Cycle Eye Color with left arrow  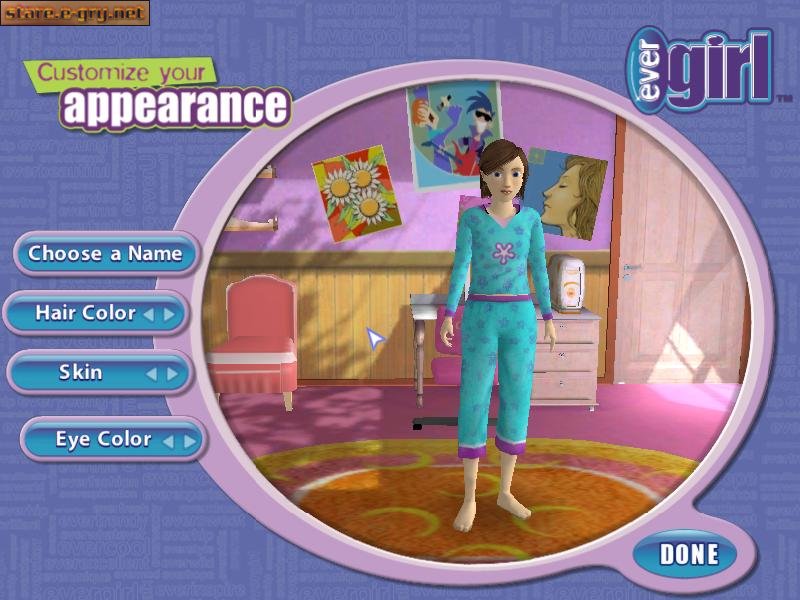168,440
